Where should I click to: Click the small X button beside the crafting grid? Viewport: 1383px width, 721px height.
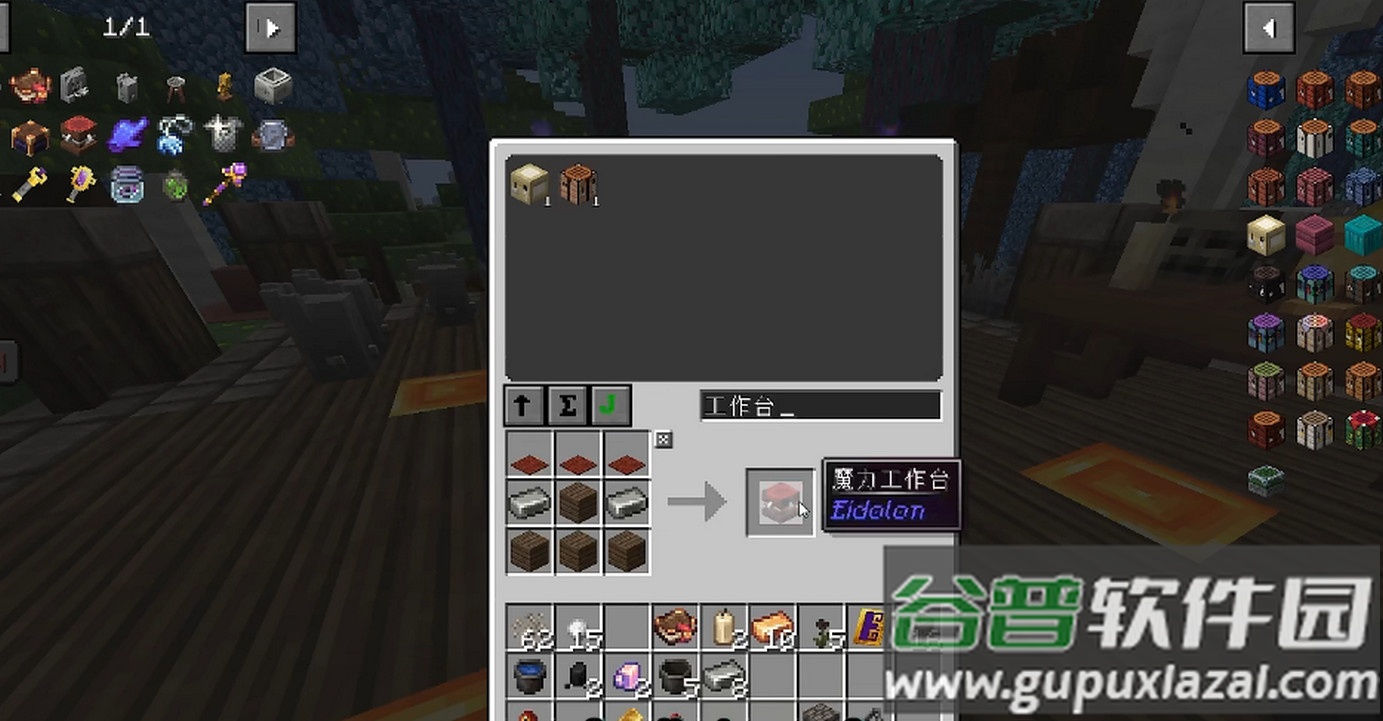(x=661, y=439)
